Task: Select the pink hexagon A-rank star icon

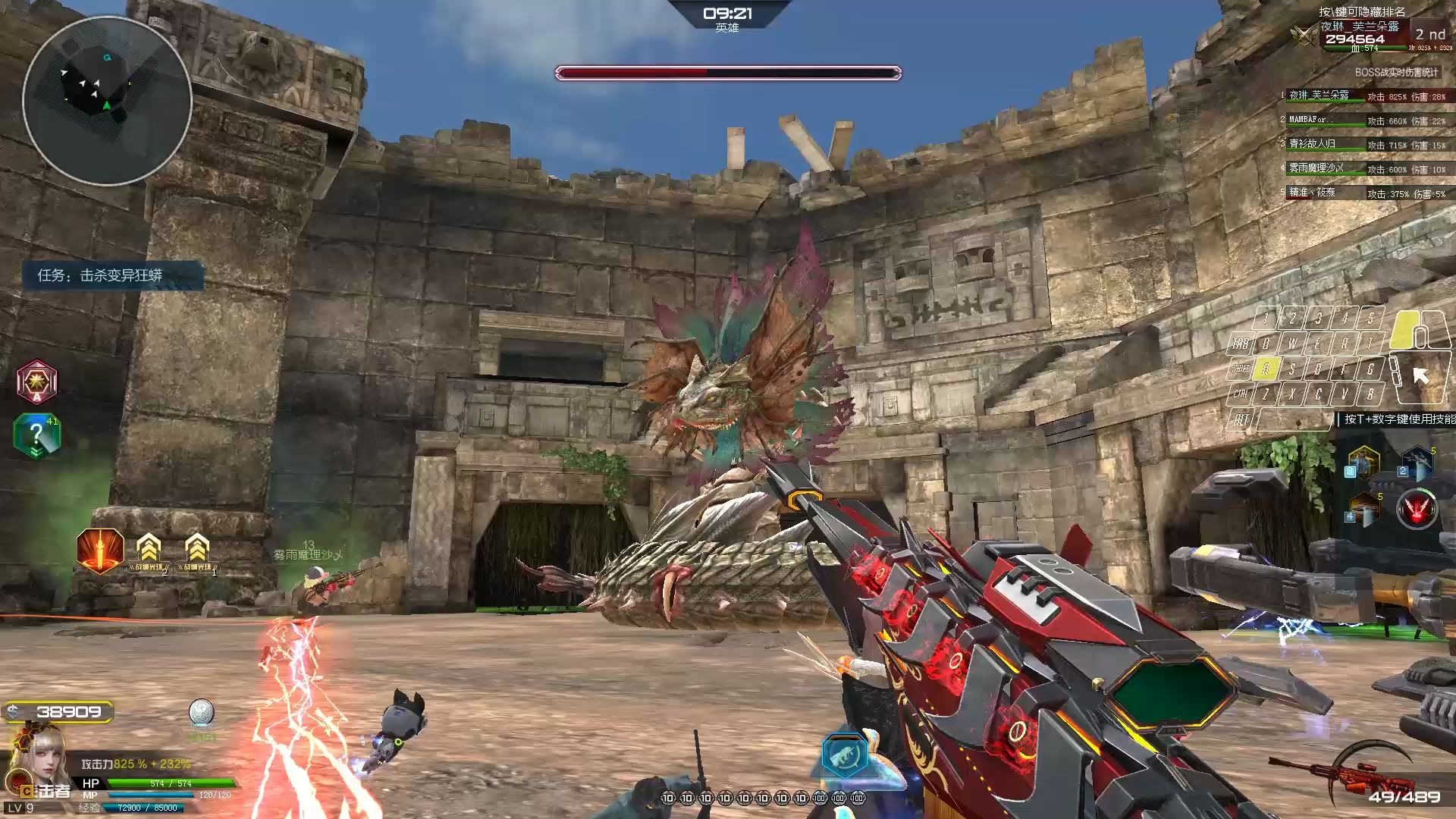Action: point(36,381)
